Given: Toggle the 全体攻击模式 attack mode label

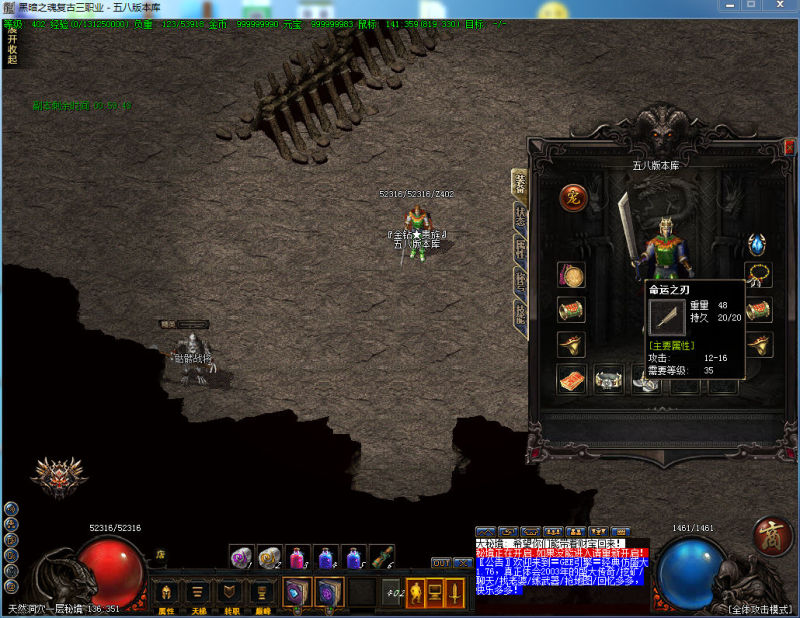Looking at the screenshot, I should (755, 608).
